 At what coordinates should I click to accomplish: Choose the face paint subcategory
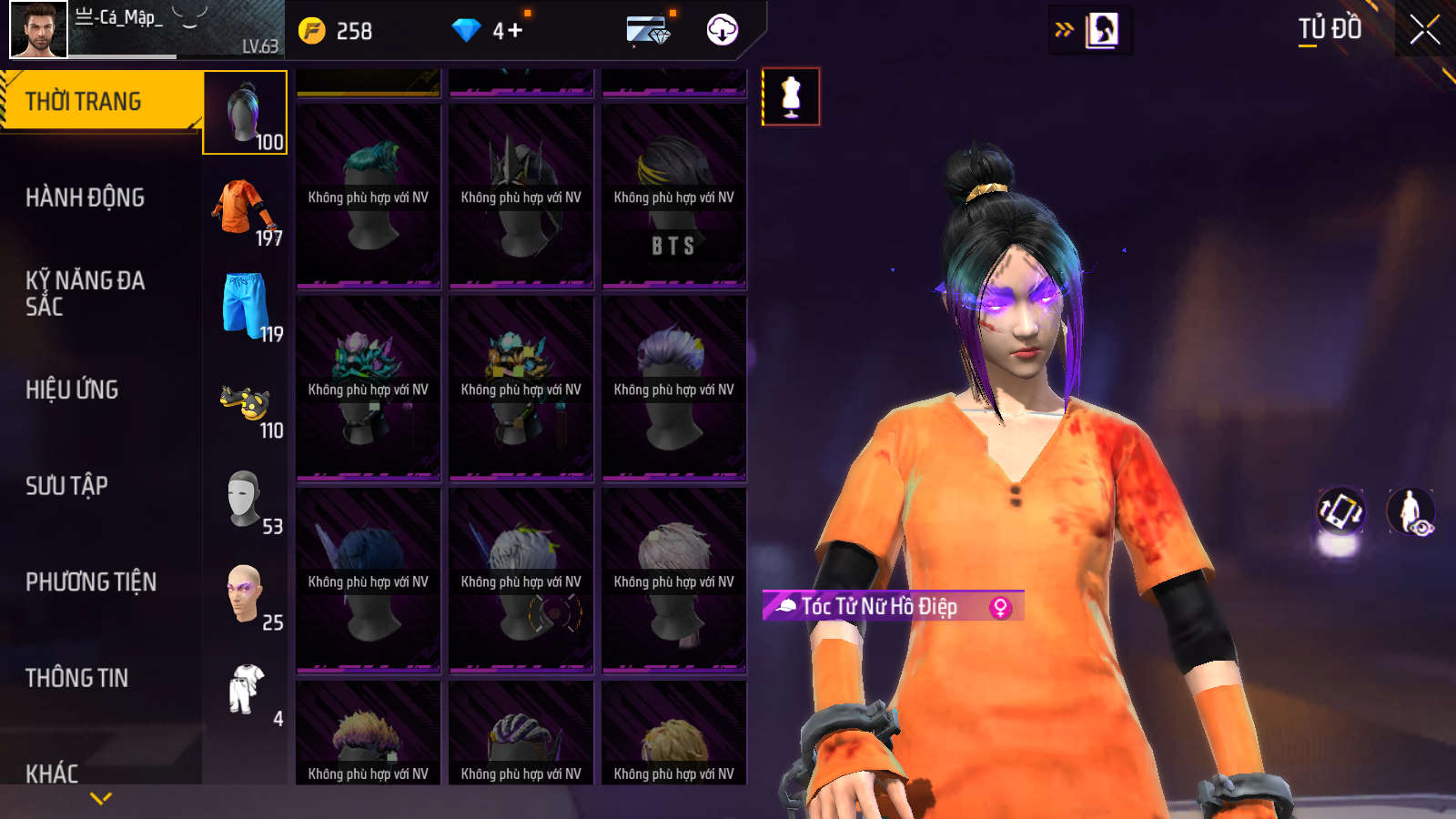[x=245, y=595]
